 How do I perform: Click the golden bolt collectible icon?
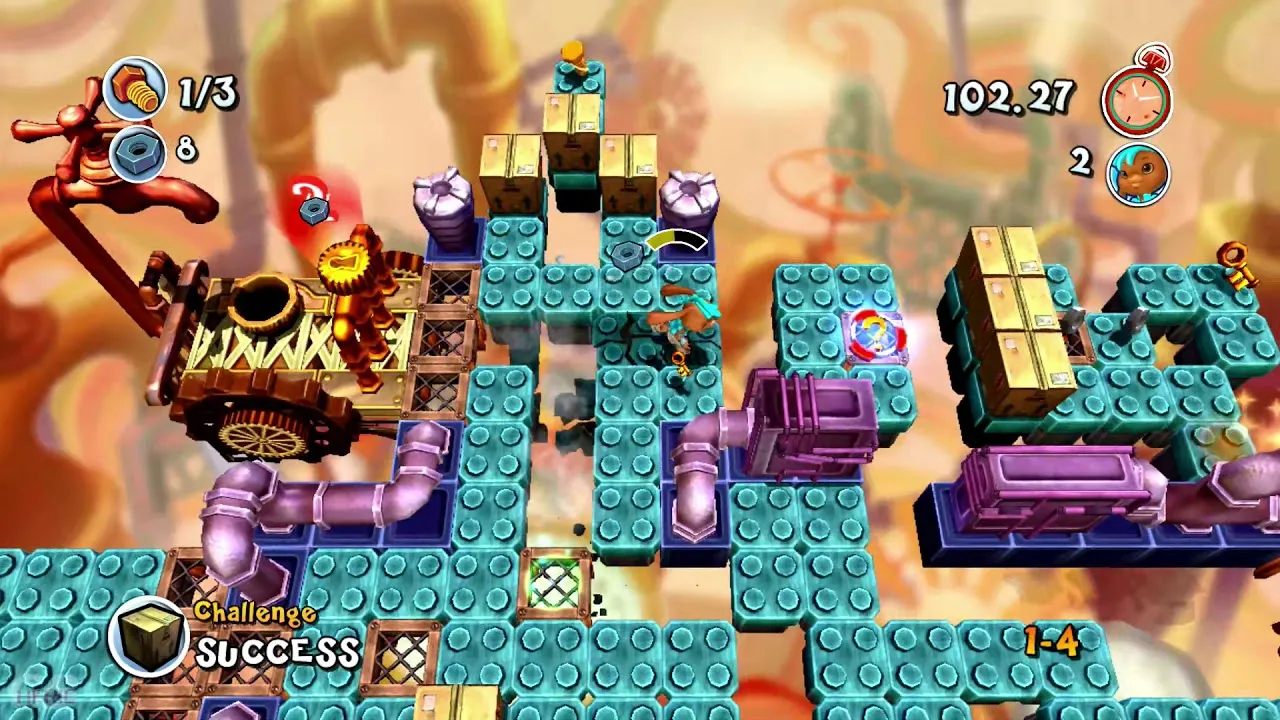tap(135, 88)
